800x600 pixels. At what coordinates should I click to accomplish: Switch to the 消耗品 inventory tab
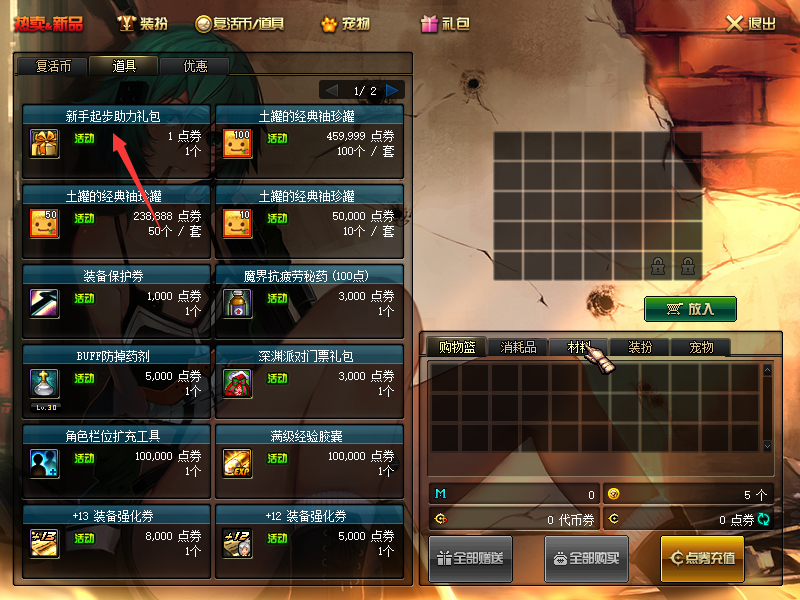click(518, 347)
